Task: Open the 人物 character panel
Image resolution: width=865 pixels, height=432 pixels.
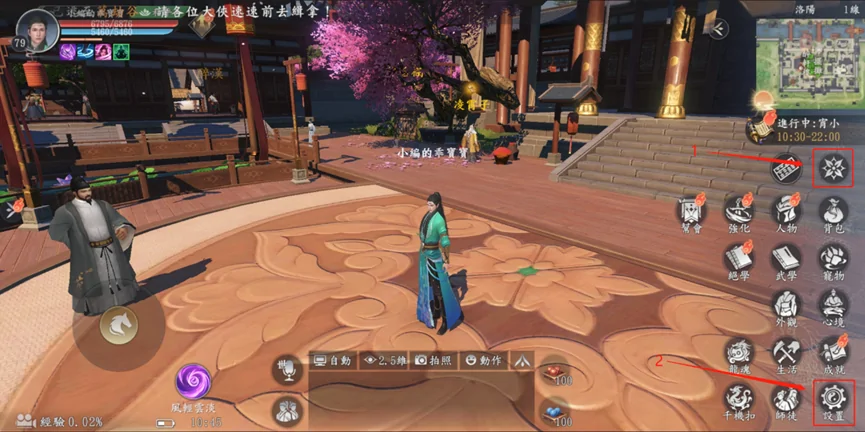Action: [x=787, y=212]
